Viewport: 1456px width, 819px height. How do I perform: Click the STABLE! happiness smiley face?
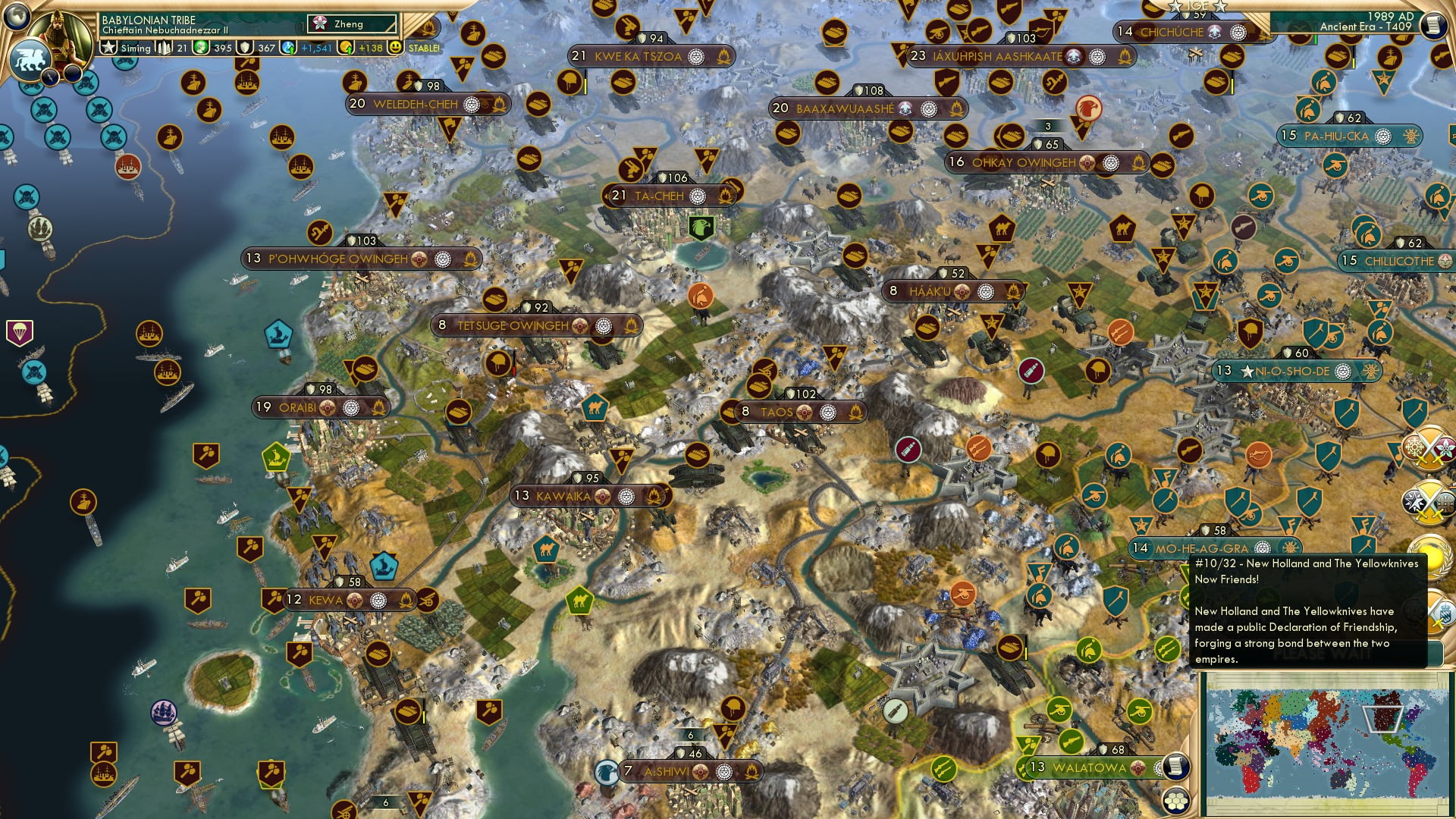point(397,49)
